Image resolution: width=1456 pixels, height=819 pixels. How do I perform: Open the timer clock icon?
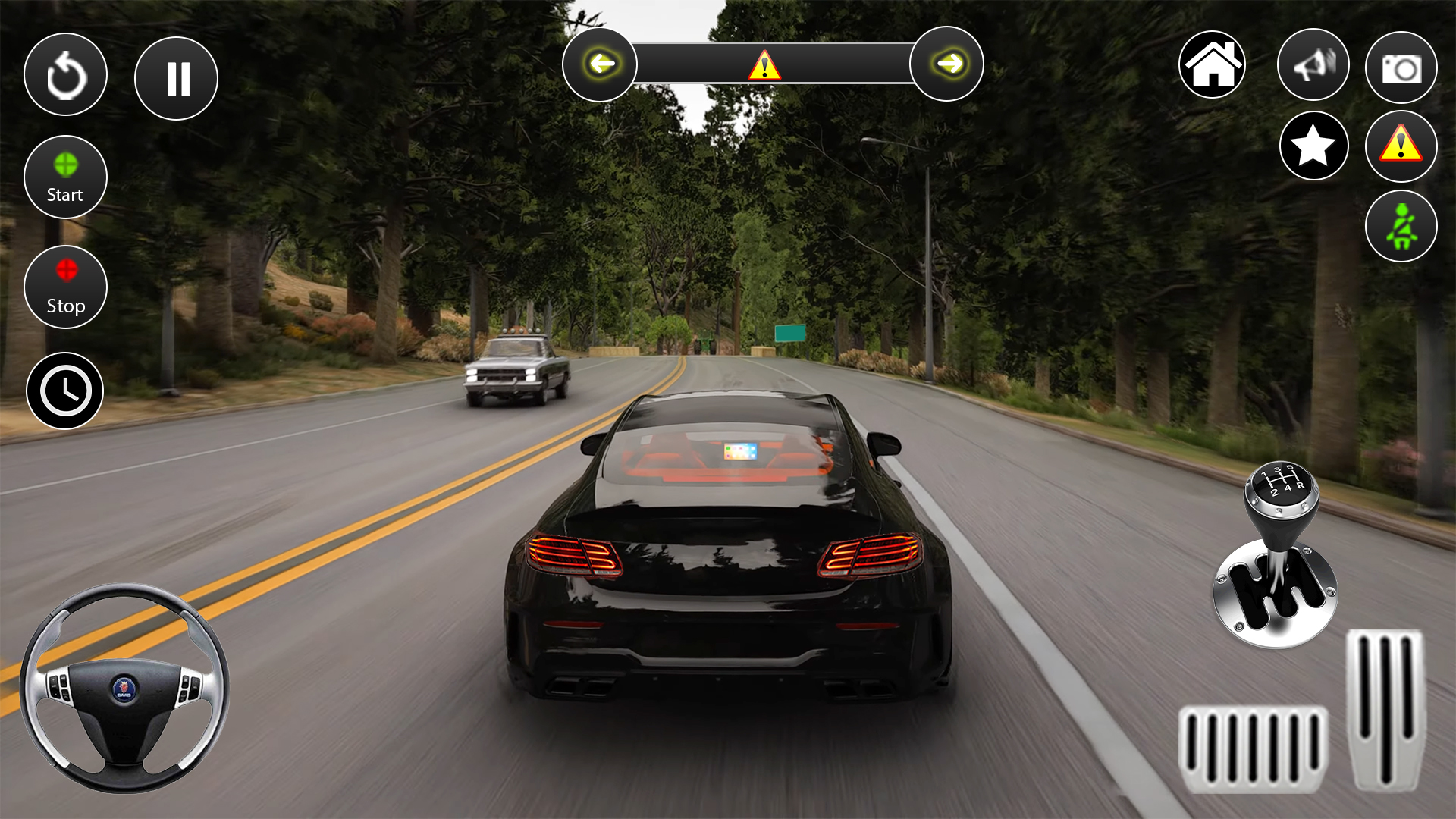click(x=67, y=390)
